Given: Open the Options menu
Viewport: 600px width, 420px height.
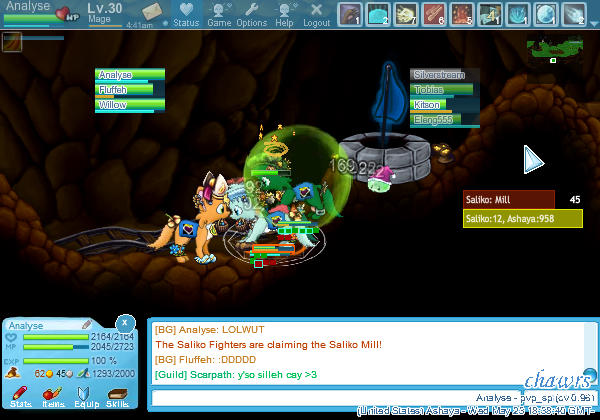Looking at the screenshot, I should tap(251, 14).
